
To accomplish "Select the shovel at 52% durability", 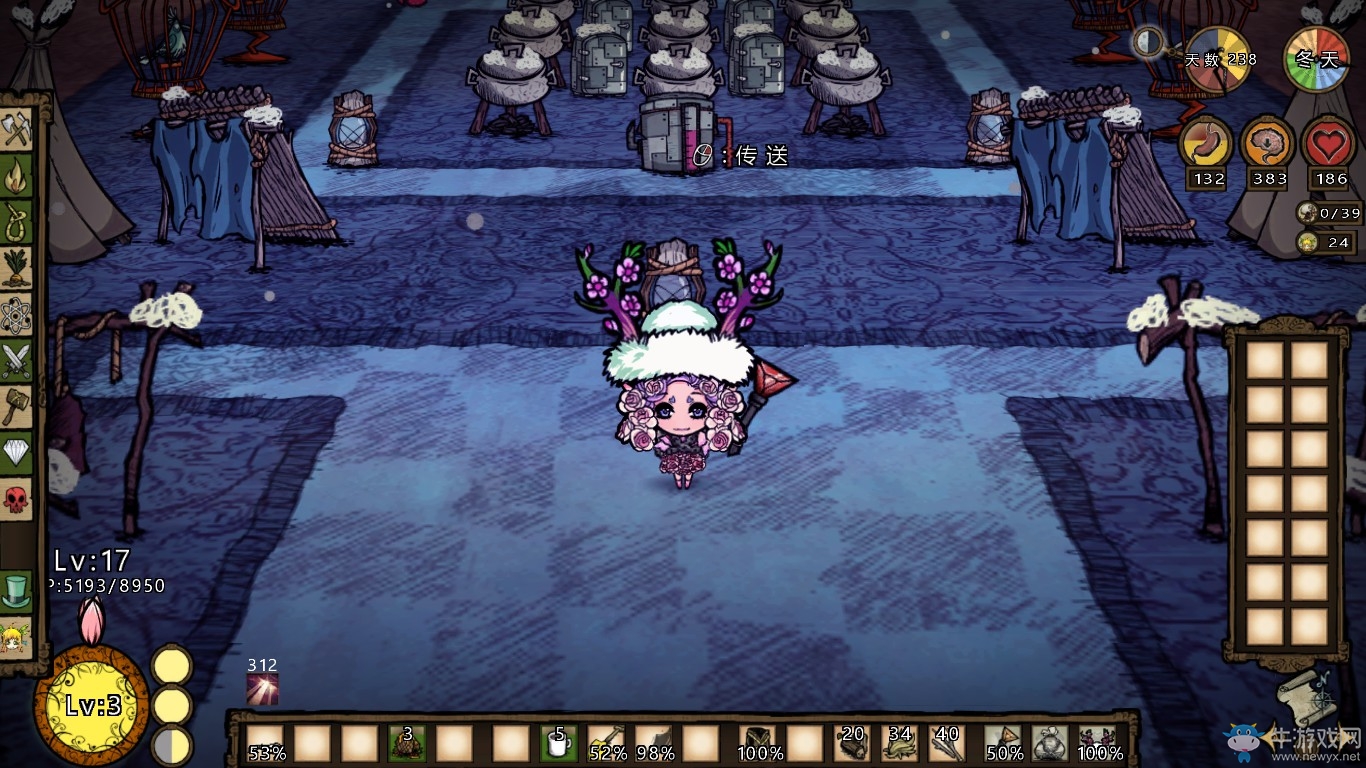I will coord(607,744).
